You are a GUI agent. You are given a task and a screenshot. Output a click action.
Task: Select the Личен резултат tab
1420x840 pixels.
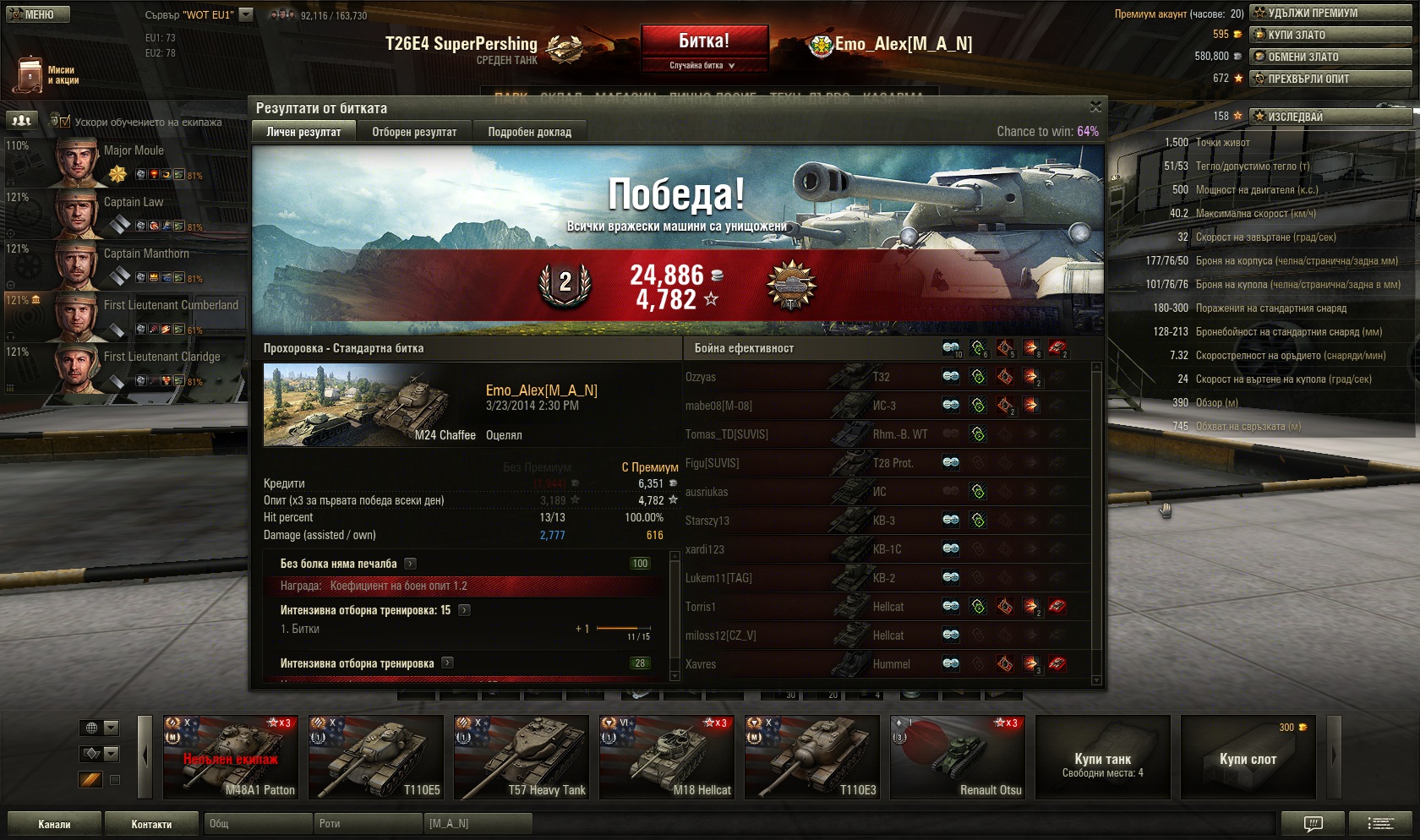pyautogui.click(x=303, y=132)
